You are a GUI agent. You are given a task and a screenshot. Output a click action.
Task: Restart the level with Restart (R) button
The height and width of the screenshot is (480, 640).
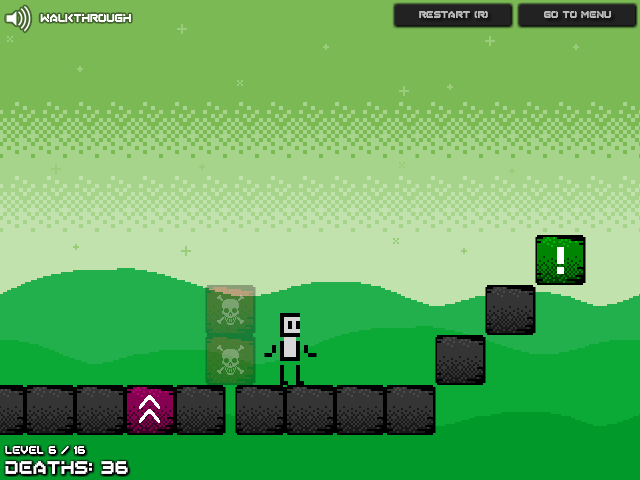pos(453,15)
